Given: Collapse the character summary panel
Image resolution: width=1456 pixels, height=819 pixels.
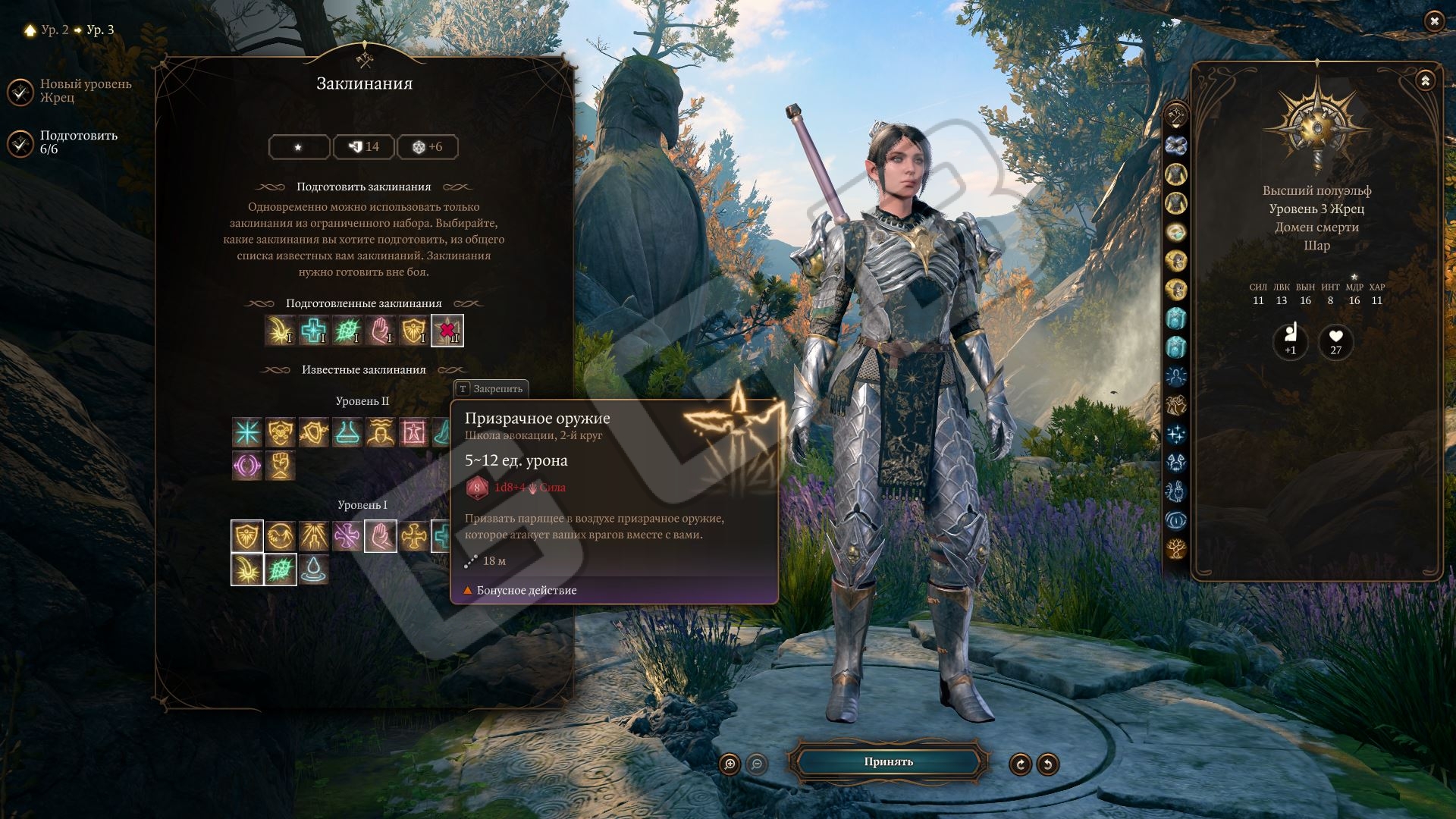Looking at the screenshot, I should click(x=1426, y=80).
